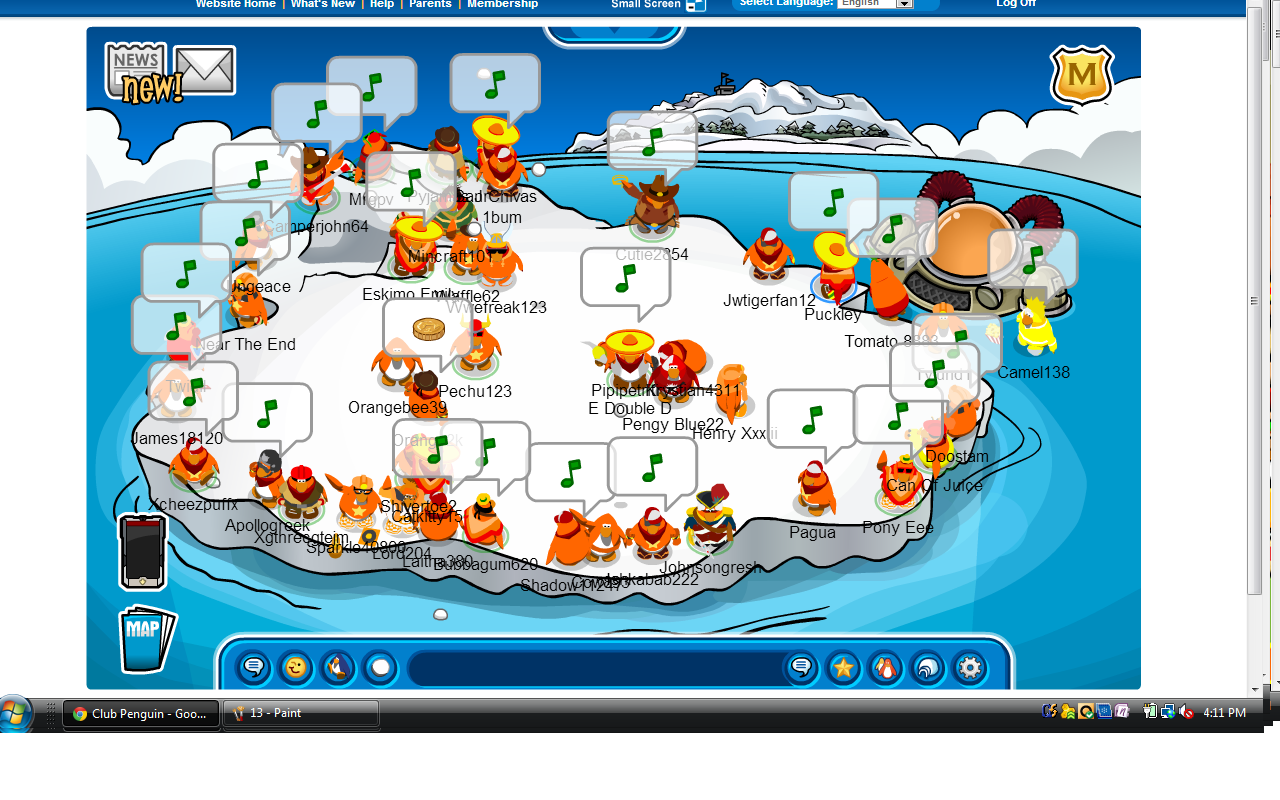1280x800 pixels.
Task: Open the island Map
Action: click(x=145, y=638)
